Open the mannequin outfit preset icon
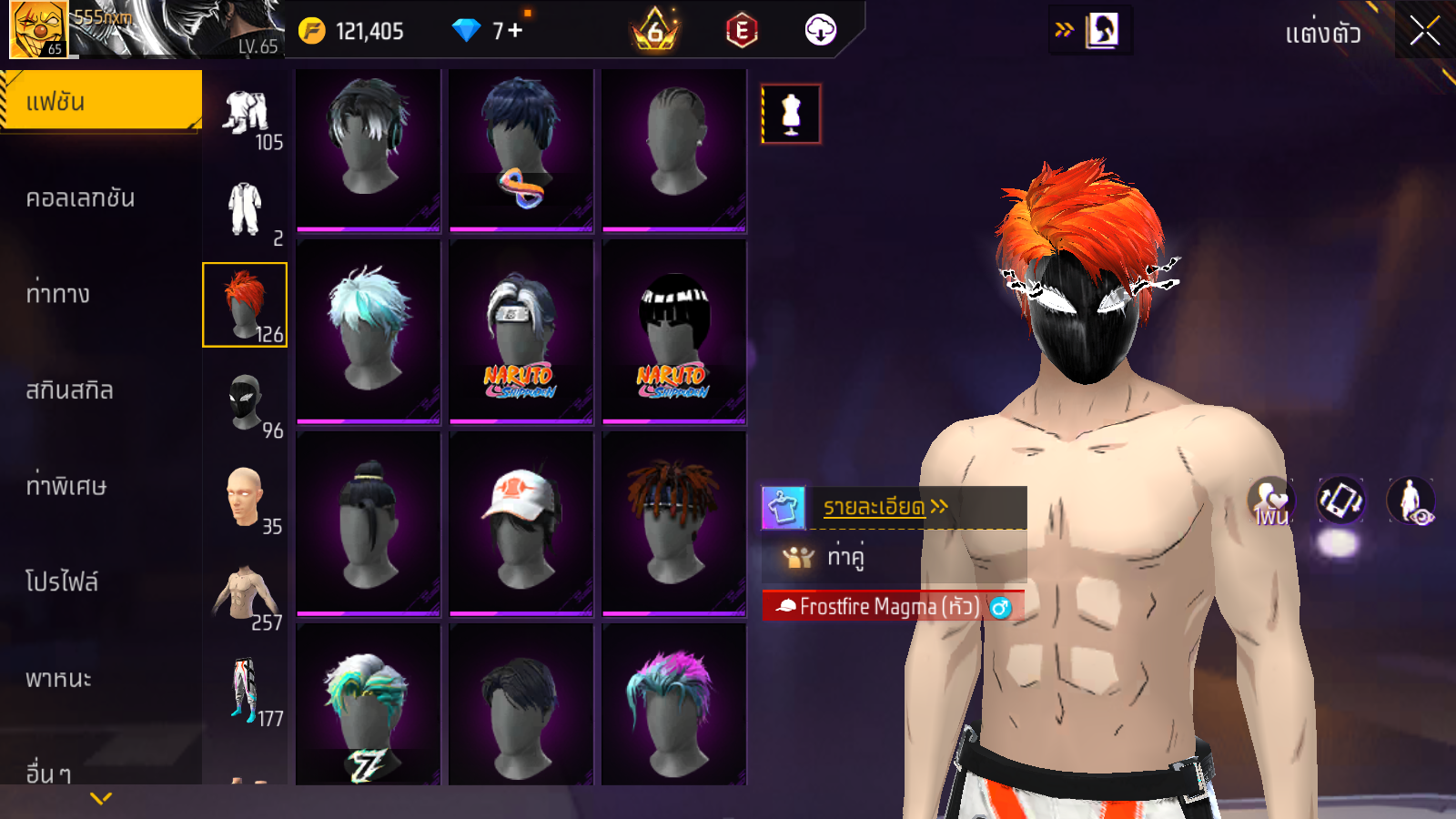 pyautogui.click(x=791, y=115)
